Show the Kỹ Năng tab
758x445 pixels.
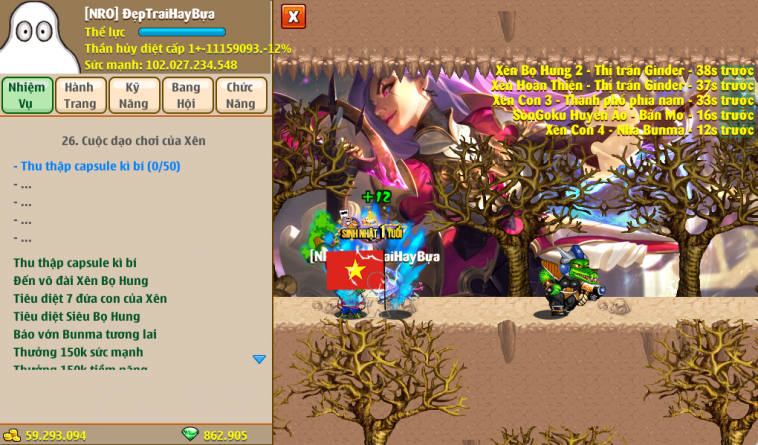pyautogui.click(x=134, y=95)
